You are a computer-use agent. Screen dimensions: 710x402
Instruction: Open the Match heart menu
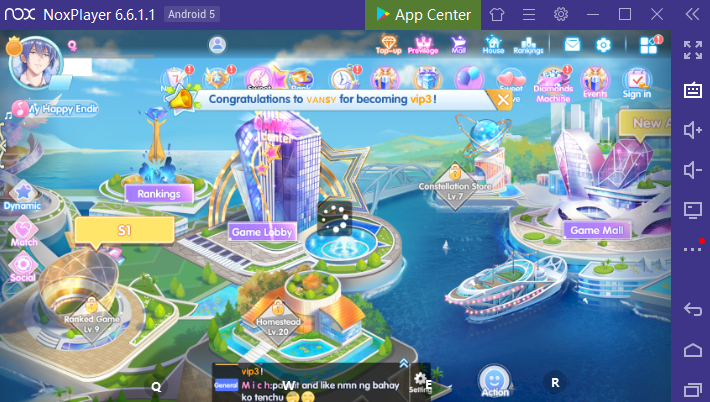[23, 232]
